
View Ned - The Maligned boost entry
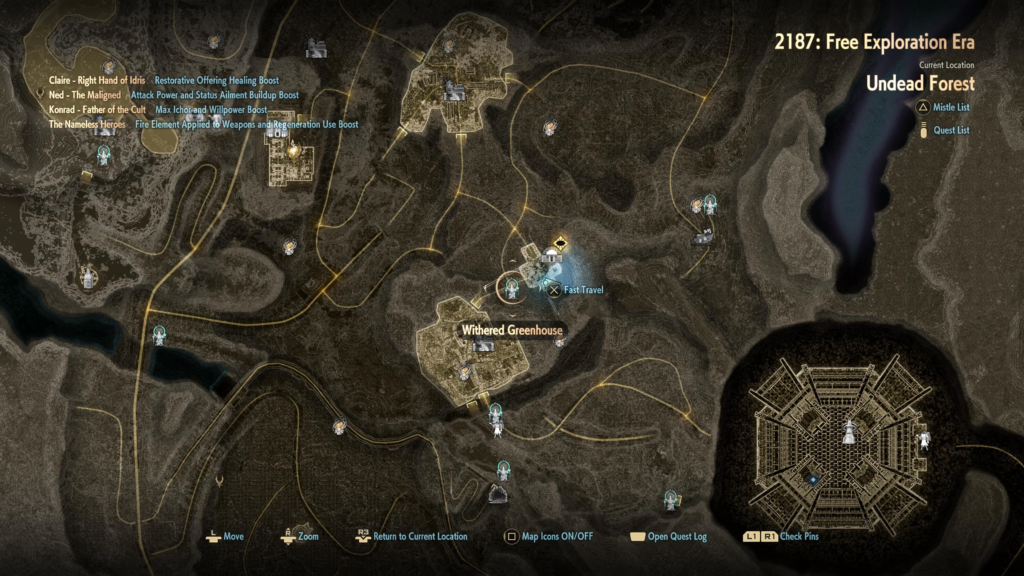(x=85, y=95)
